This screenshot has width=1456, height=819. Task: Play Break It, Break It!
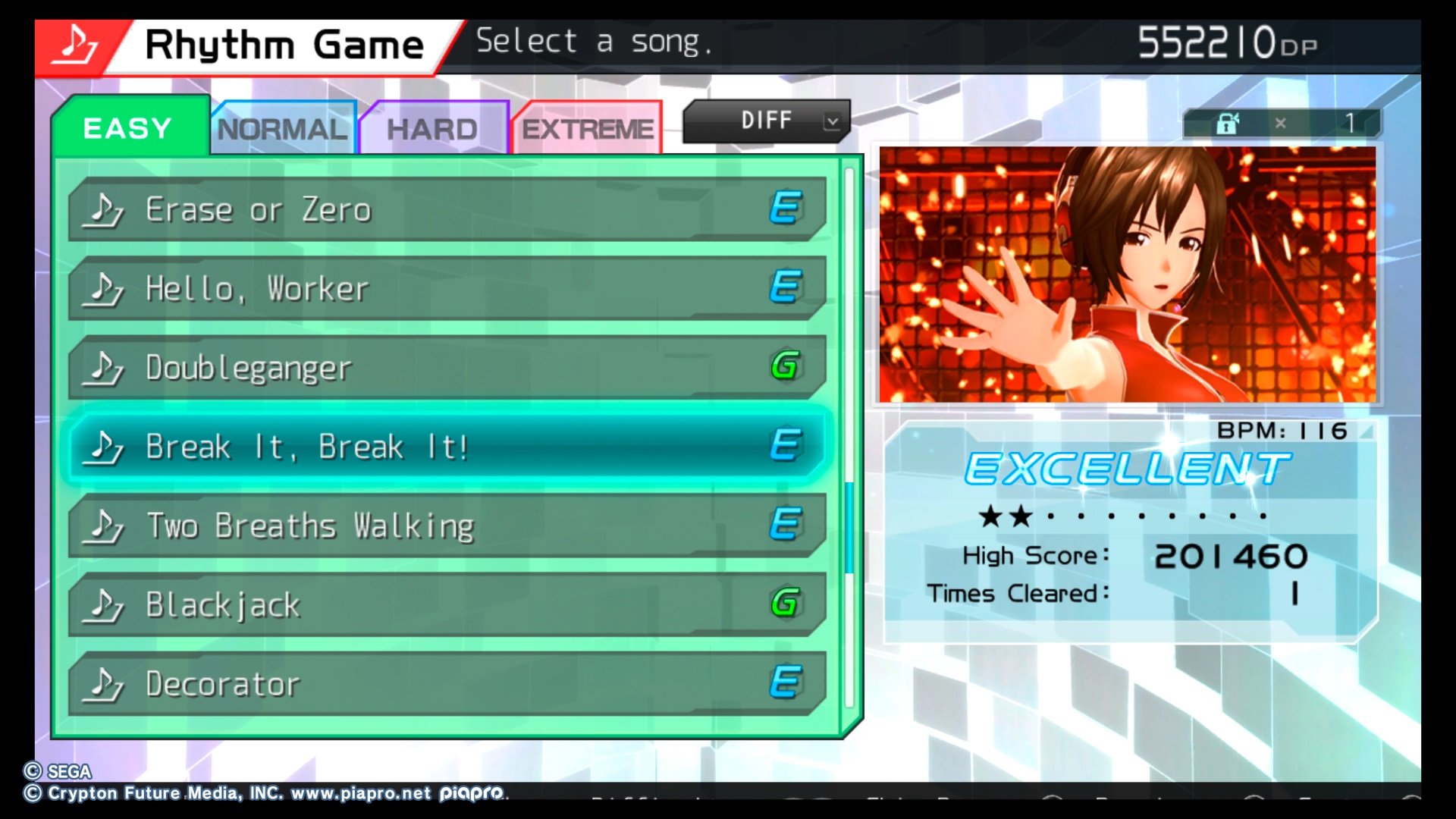coord(446,447)
